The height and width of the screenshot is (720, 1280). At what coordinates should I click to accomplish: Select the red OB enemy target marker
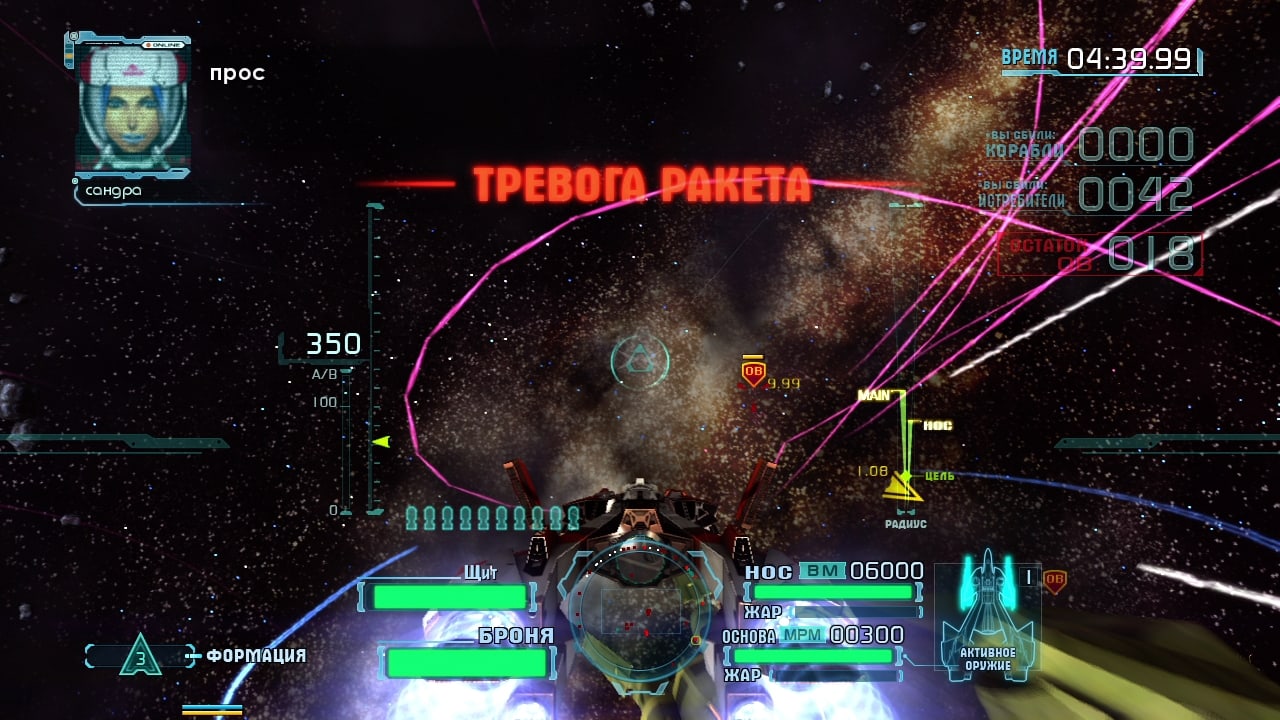pos(753,373)
